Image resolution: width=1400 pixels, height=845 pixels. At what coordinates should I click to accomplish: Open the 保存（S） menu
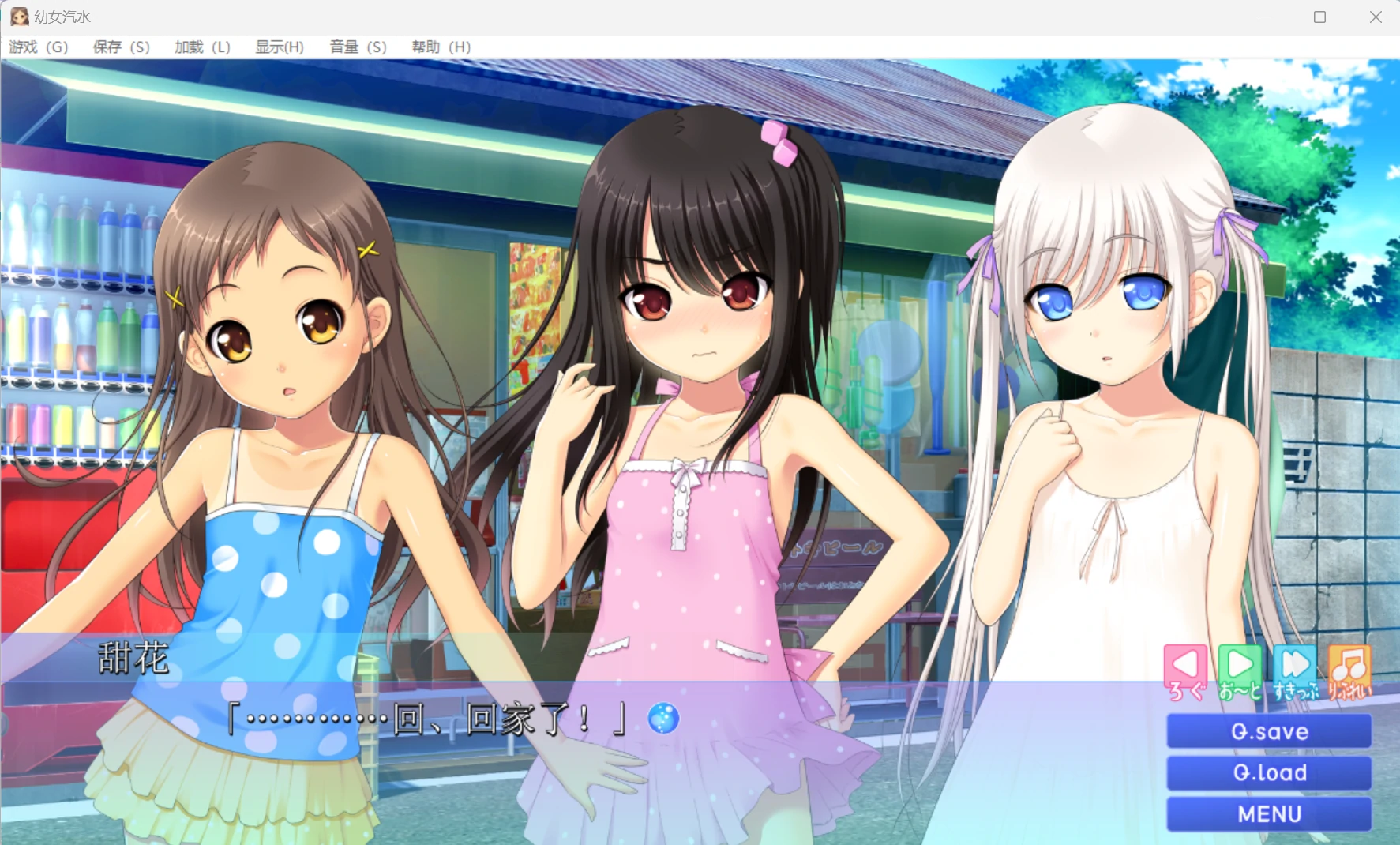[121, 47]
